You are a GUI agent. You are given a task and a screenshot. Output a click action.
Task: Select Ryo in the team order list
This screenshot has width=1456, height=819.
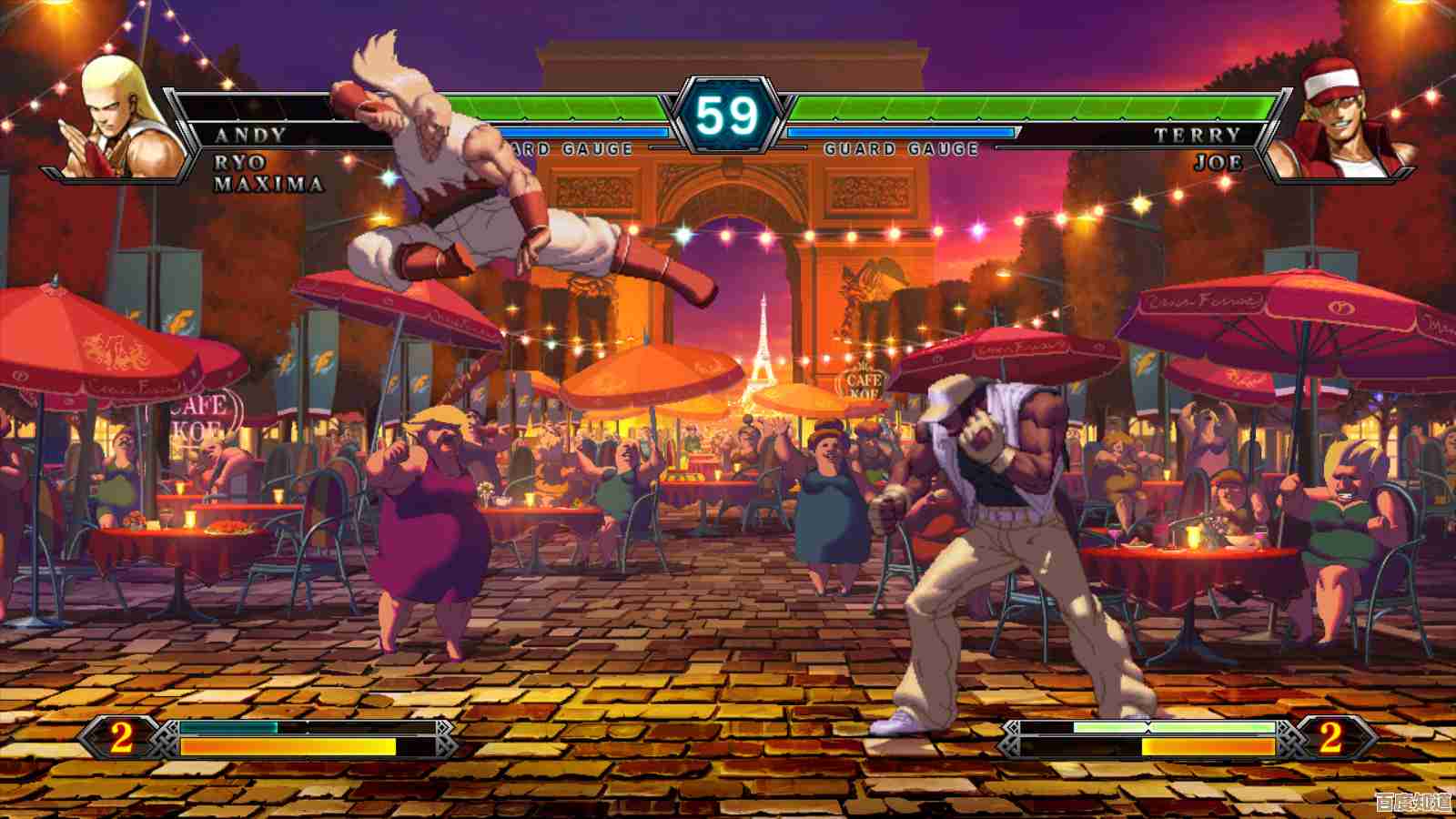[x=240, y=163]
